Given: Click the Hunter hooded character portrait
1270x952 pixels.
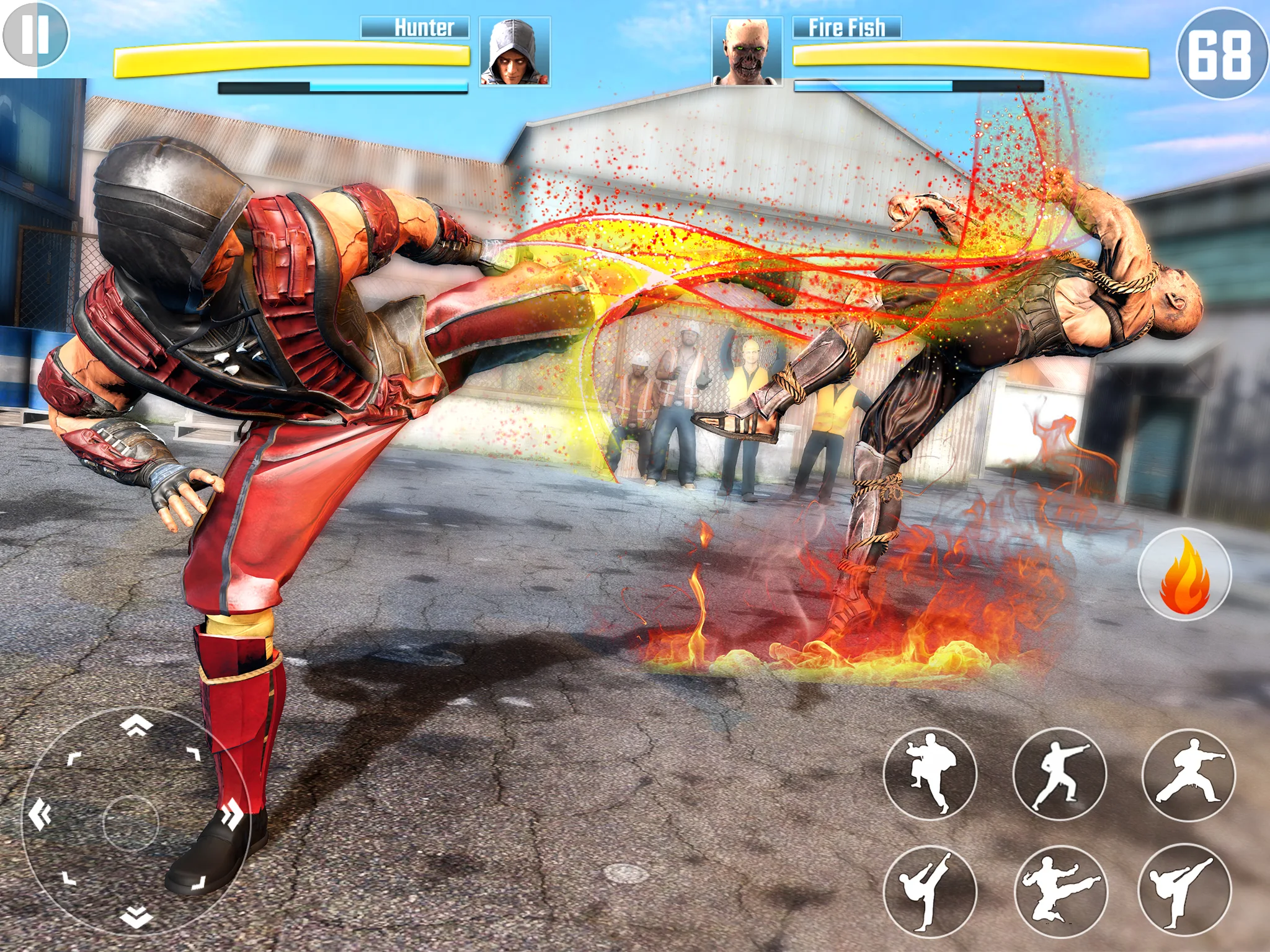Looking at the screenshot, I should [515, 52].
